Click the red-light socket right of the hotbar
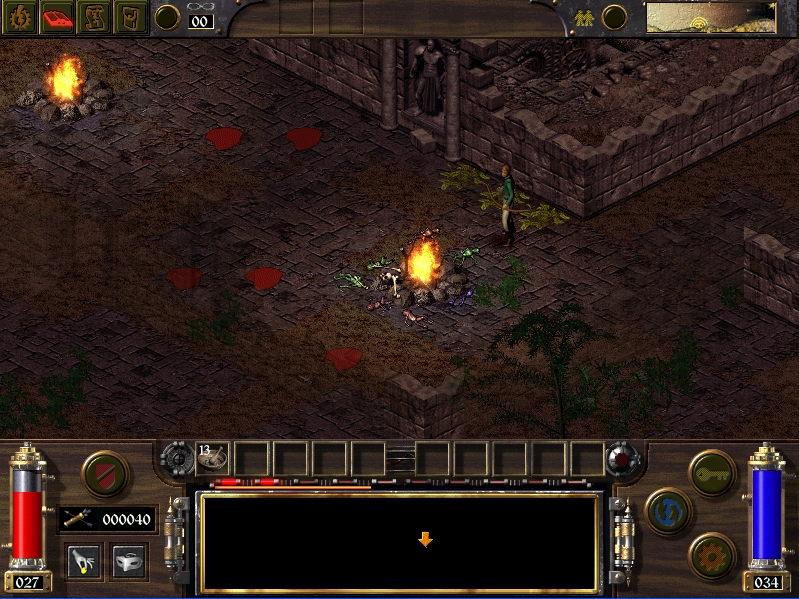Image resolution: width=799 pixels, height=599 pixels. [624, 458]
